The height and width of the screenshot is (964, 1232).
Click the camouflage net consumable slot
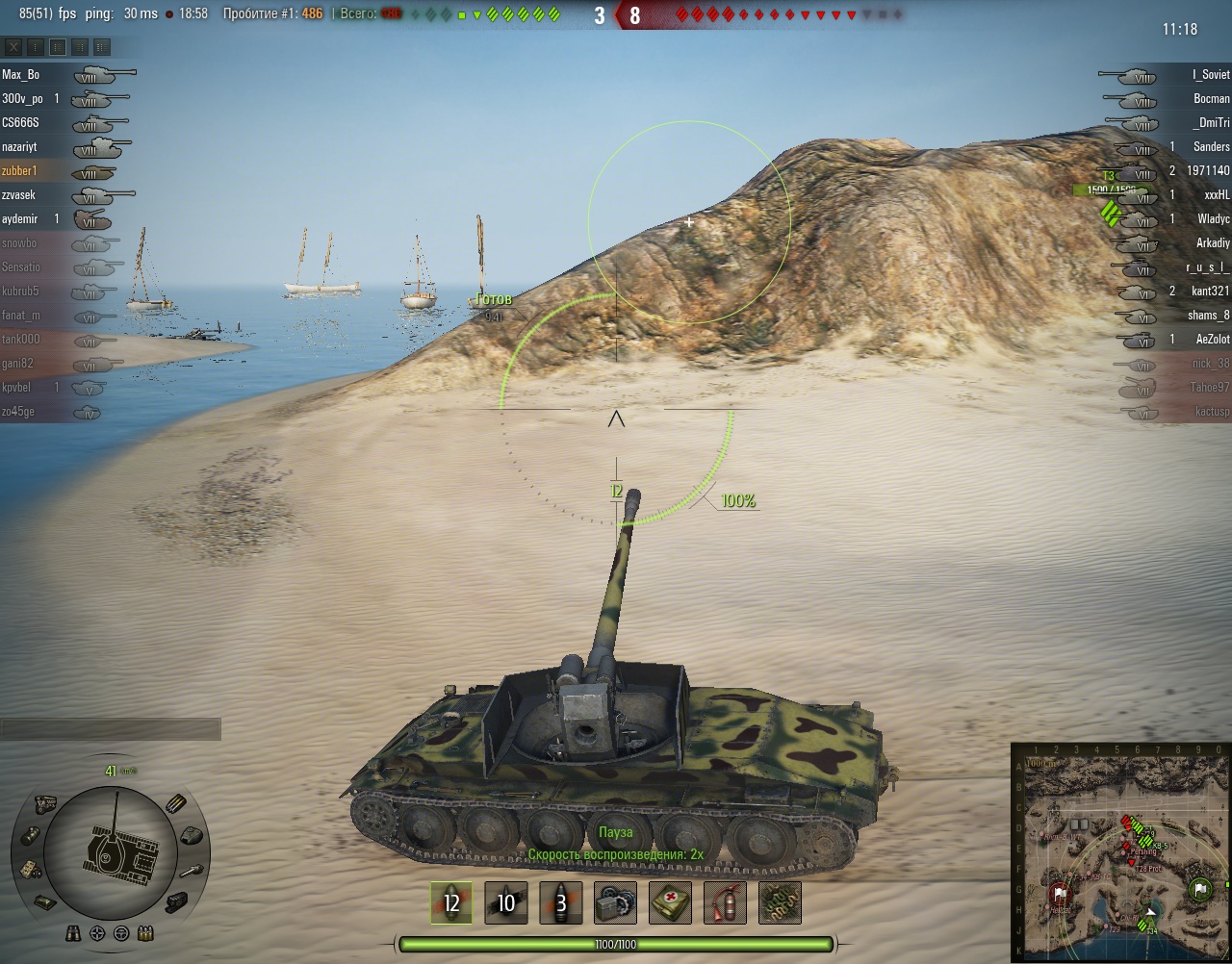(780, 902)
